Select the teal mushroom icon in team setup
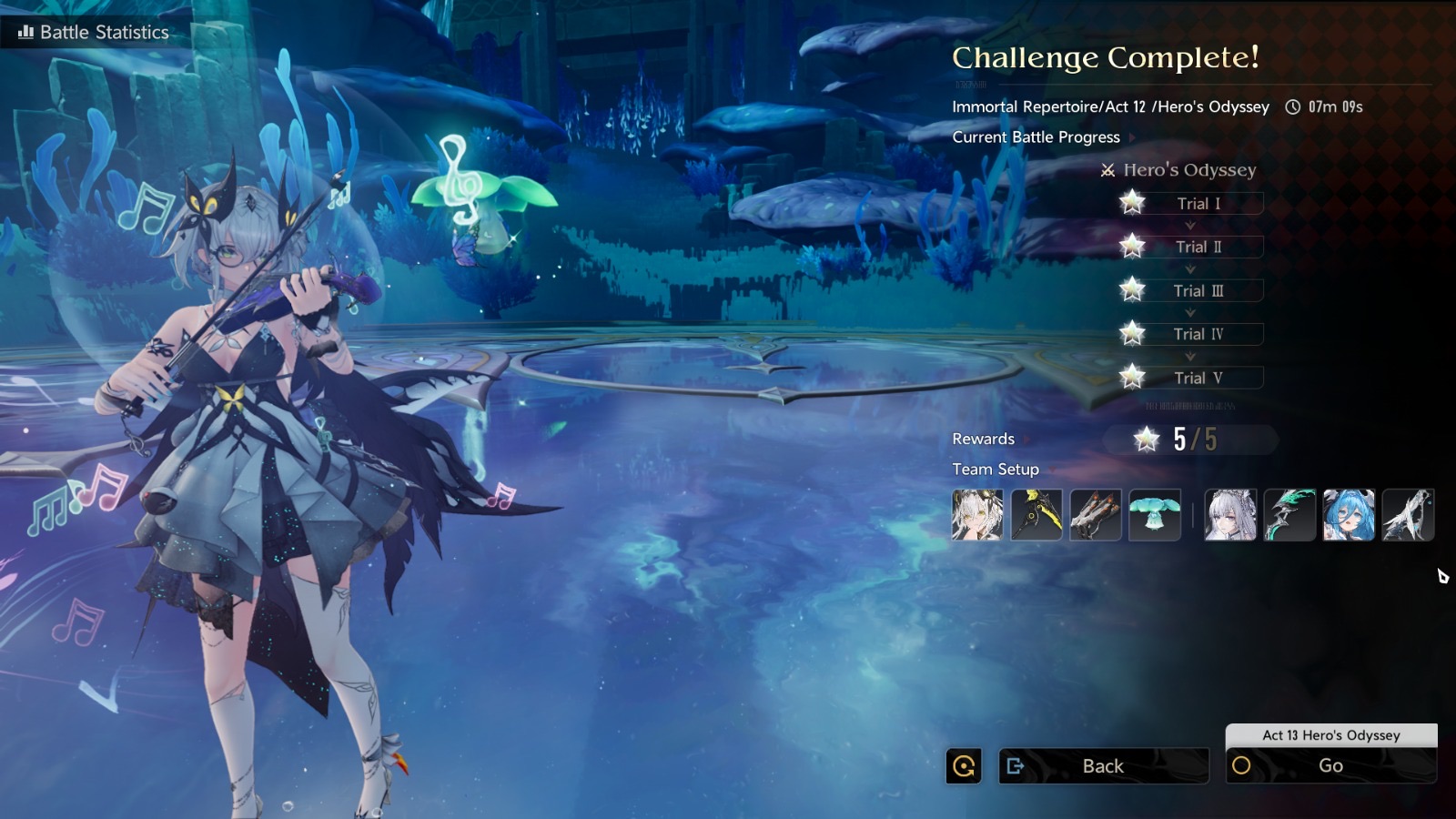Viewport: 1456px width, 819px height. click(x=1155, y=515)
